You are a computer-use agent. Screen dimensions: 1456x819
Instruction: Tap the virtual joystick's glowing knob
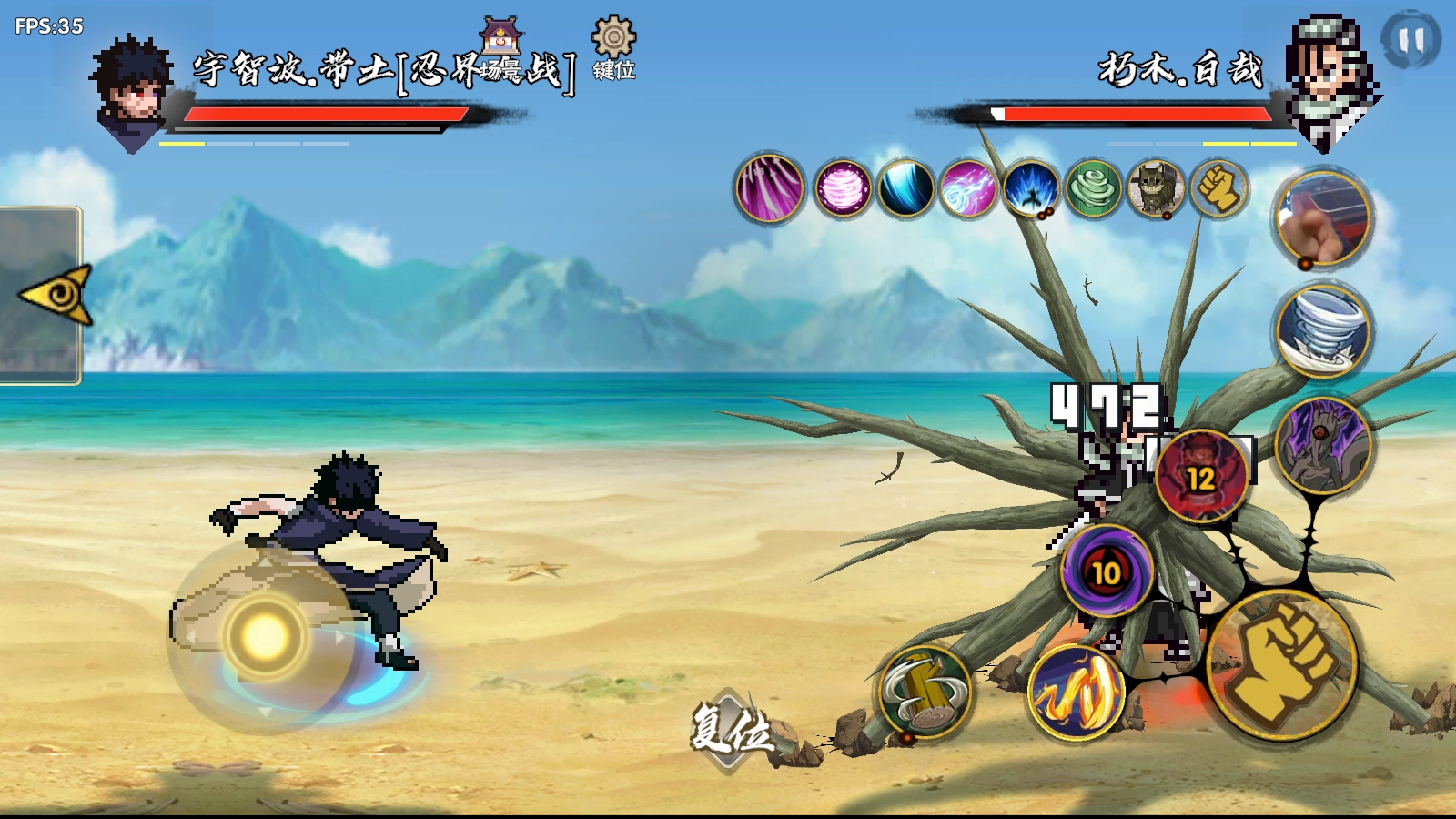click(x=265, y=635)
